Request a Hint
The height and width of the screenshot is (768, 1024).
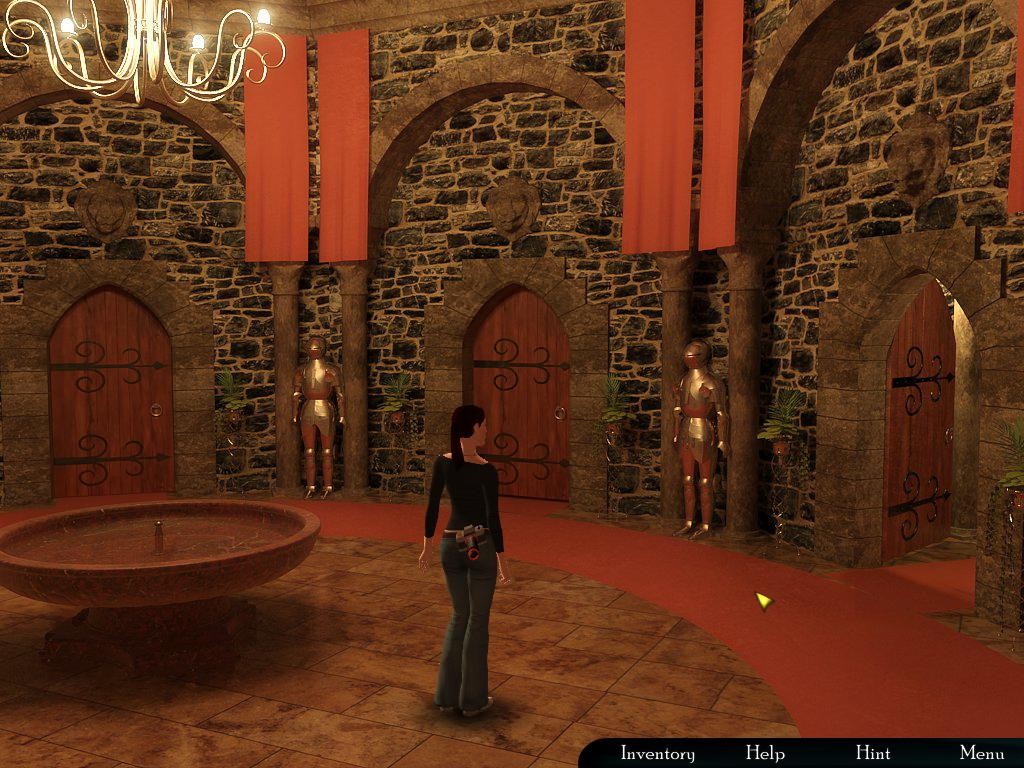(x=873, y=753)
